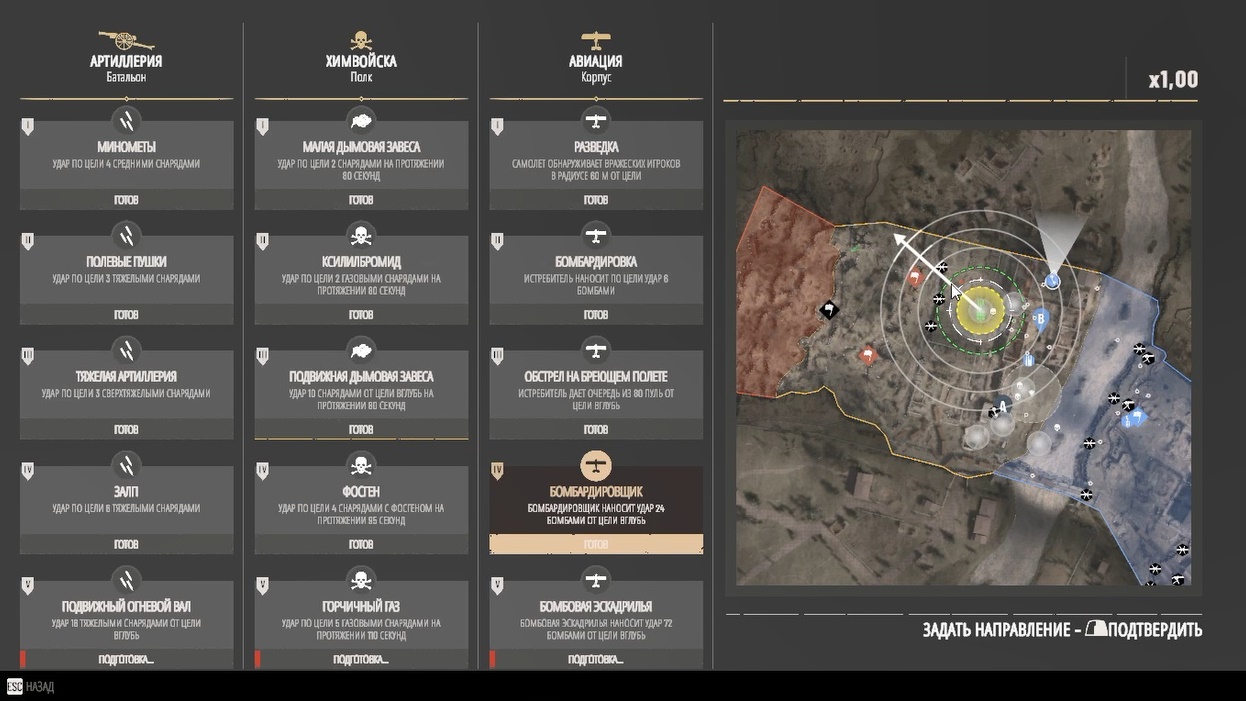Choose the Полевые пушки strike

coord(126,272)
